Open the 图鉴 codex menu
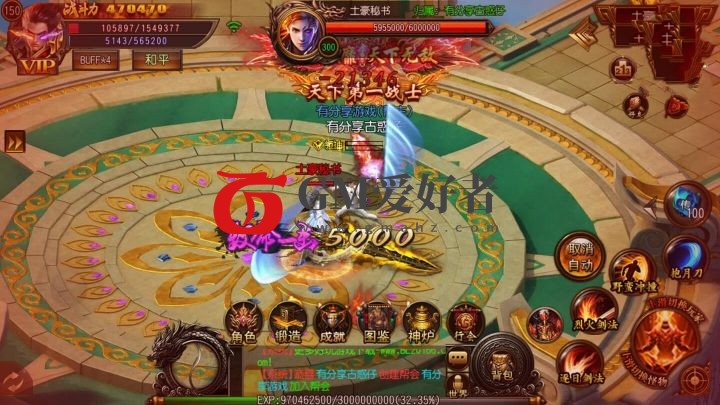Viewport: 720px width, 405px height. tap(377, 320)
